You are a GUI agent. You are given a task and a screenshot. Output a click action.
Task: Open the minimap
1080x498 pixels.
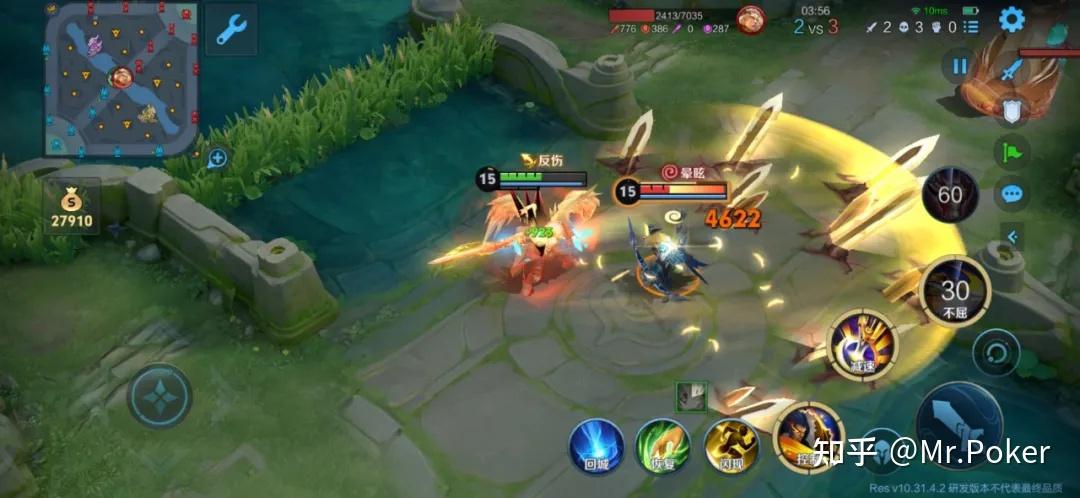pos(121,78)
